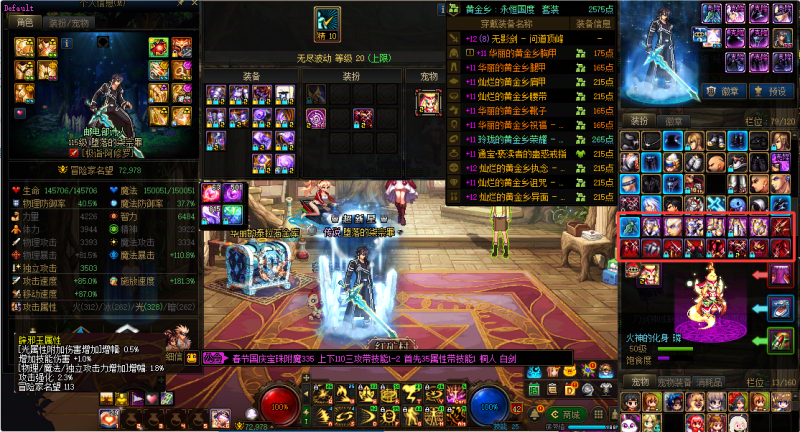This screenshot has height=432, width=800.
Task: Click the 细信 button beside the small character portrait
Action: tap(173, 356)
